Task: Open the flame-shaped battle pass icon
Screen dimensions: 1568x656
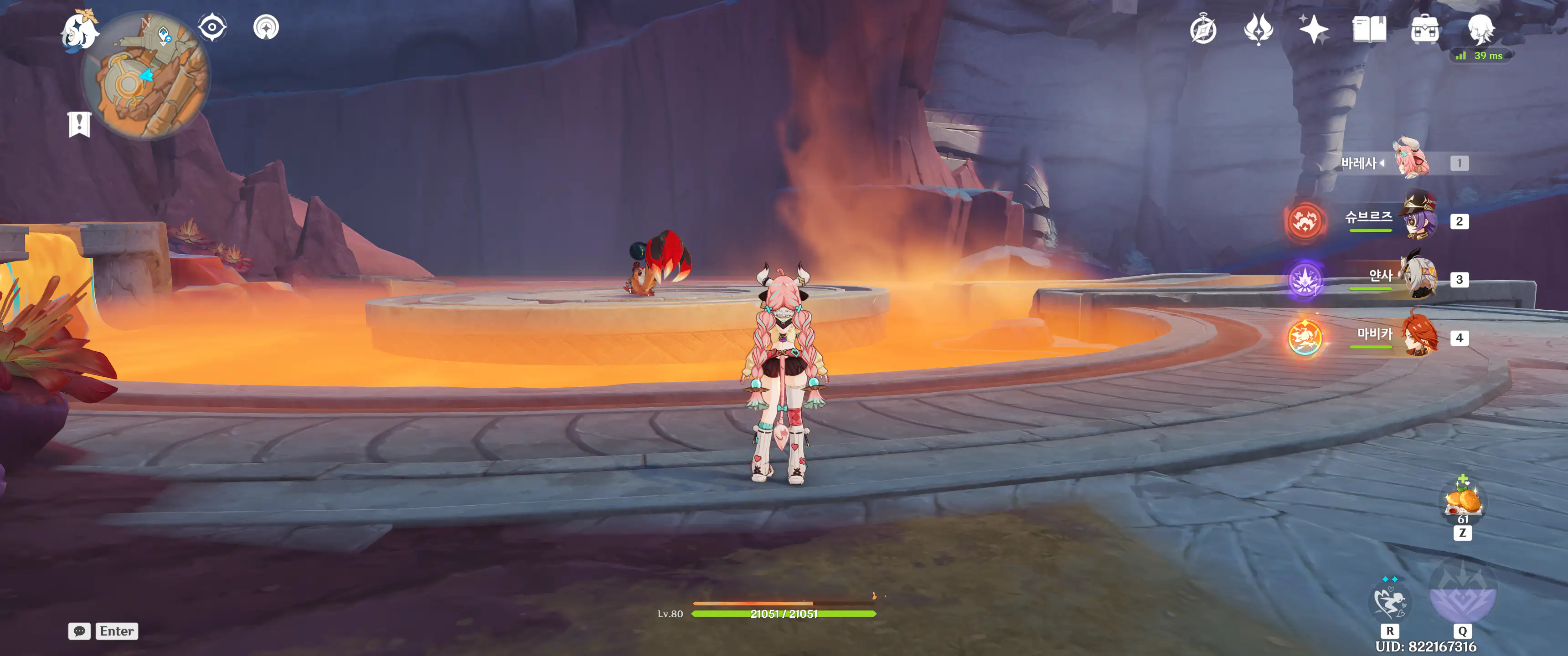Action: [x=1258, y=29]
